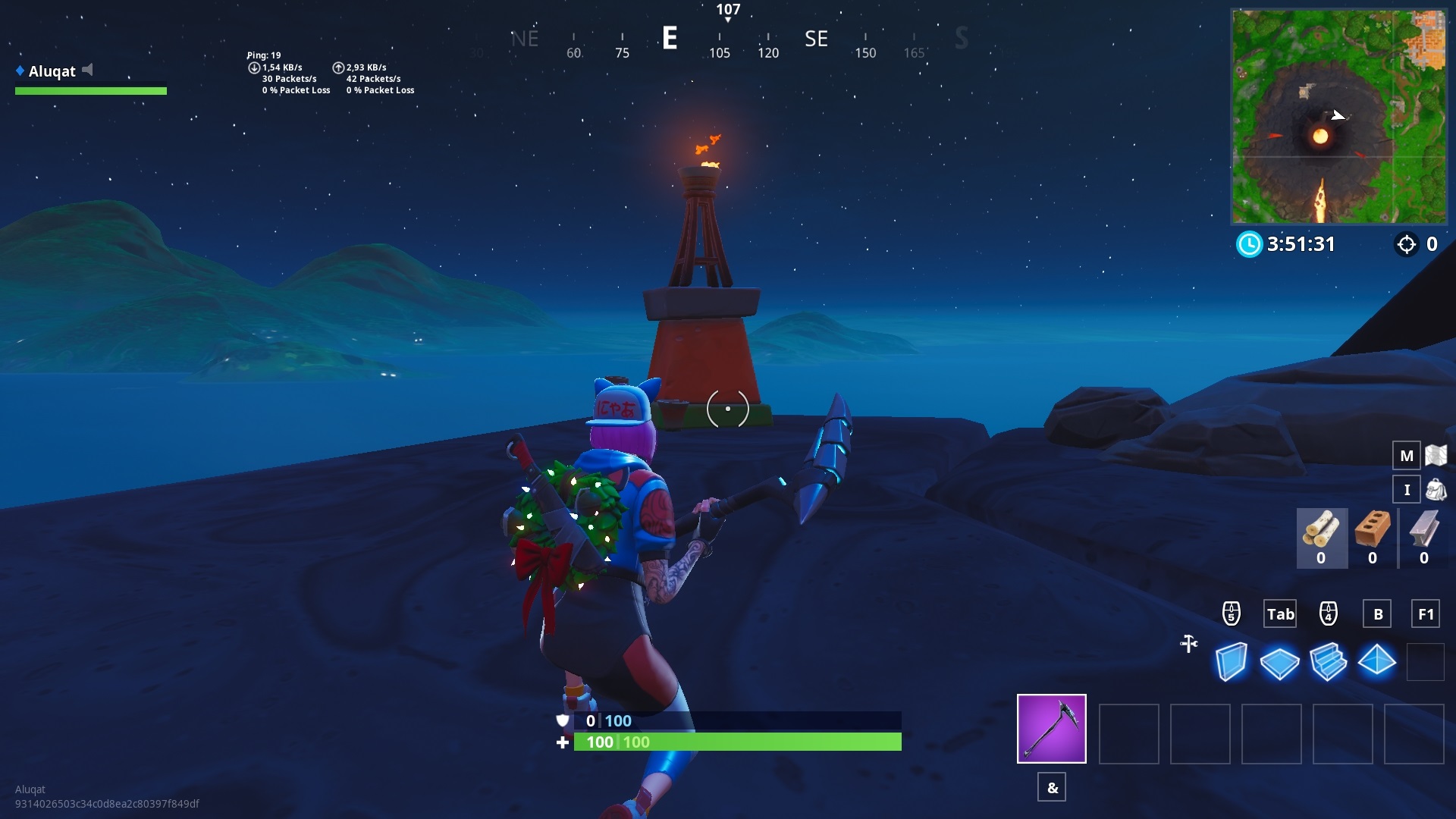Click the ampersand keybind box under the pickaxe
Screen dimensions: 1456x819
pyautogui.click(x=1052, y=787)
